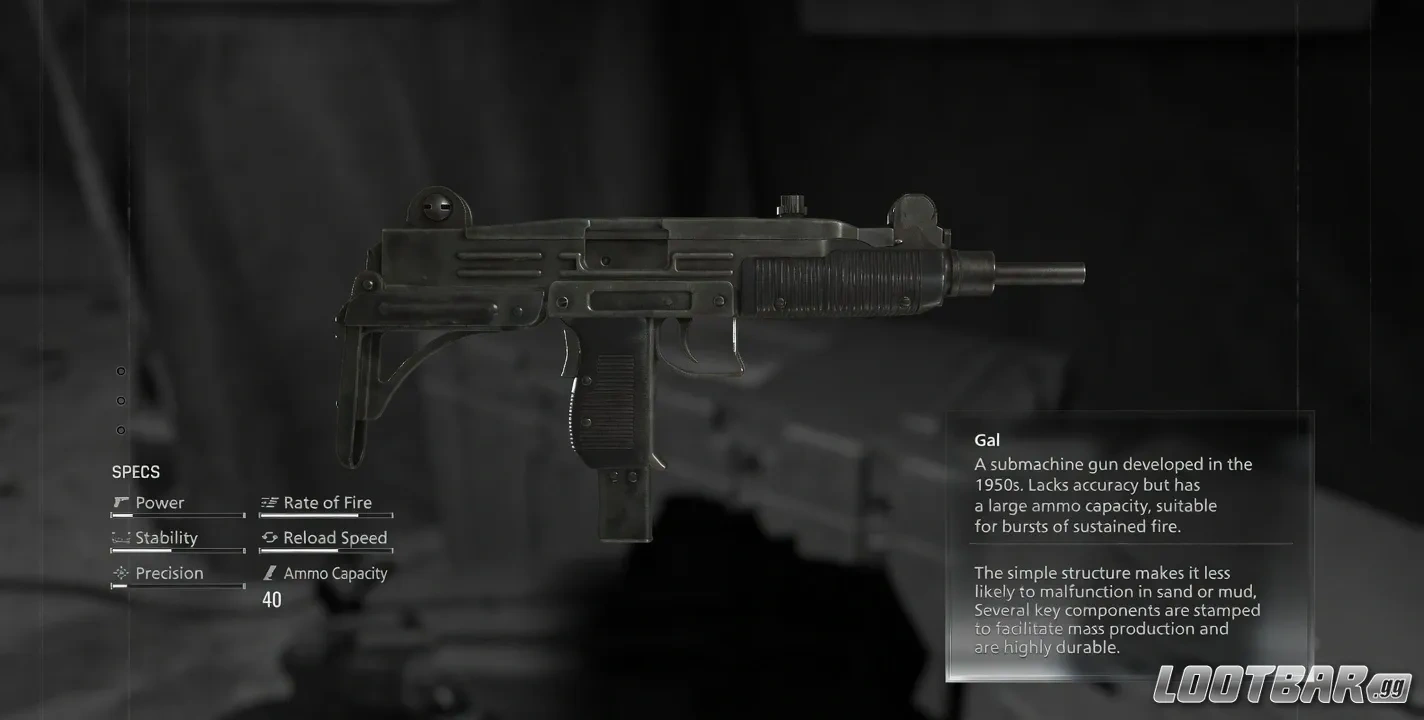Click the Gal panel title
1424x720 pixels.
987,439
